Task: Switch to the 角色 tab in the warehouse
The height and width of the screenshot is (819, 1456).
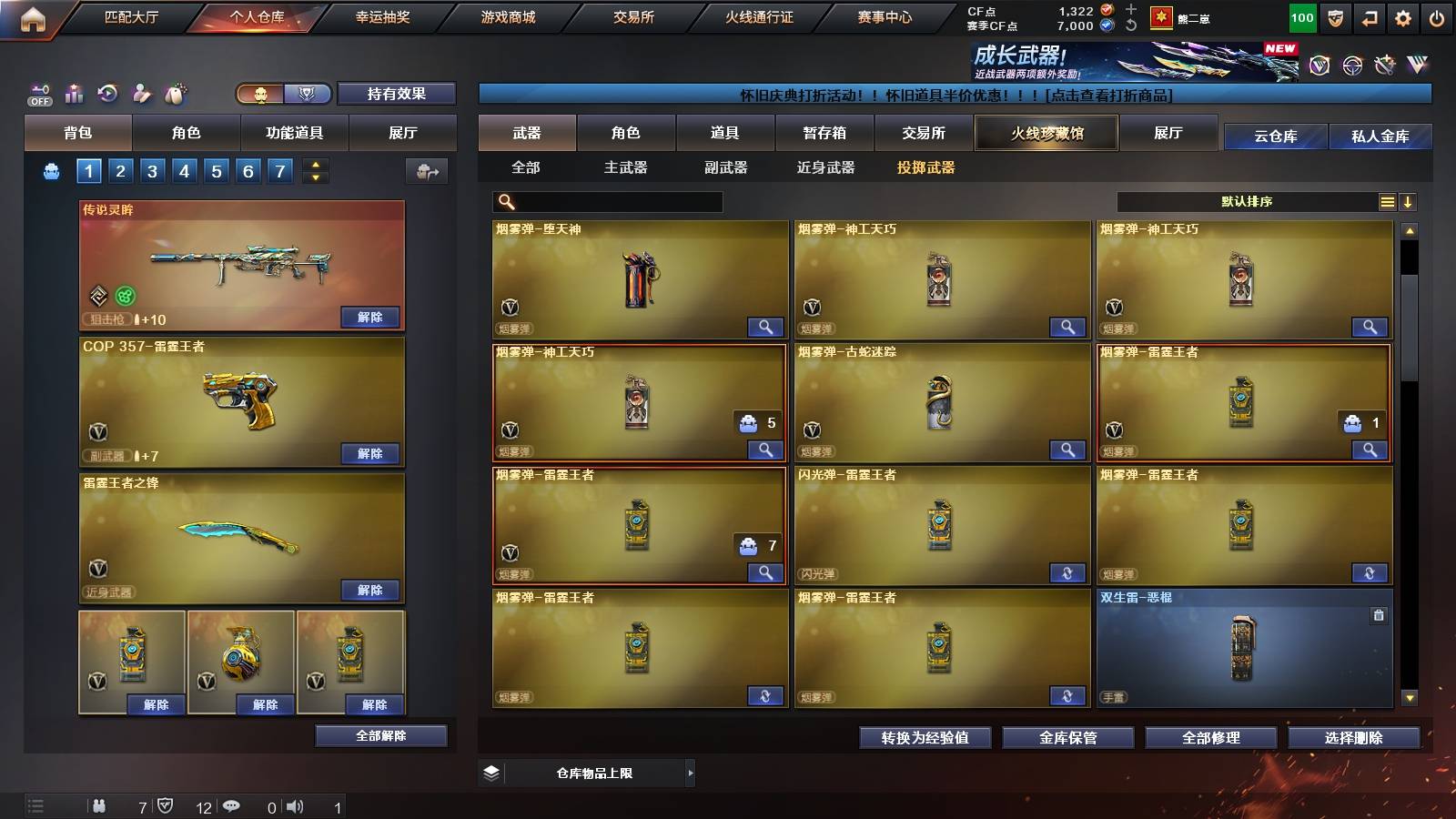Action: 627,133
